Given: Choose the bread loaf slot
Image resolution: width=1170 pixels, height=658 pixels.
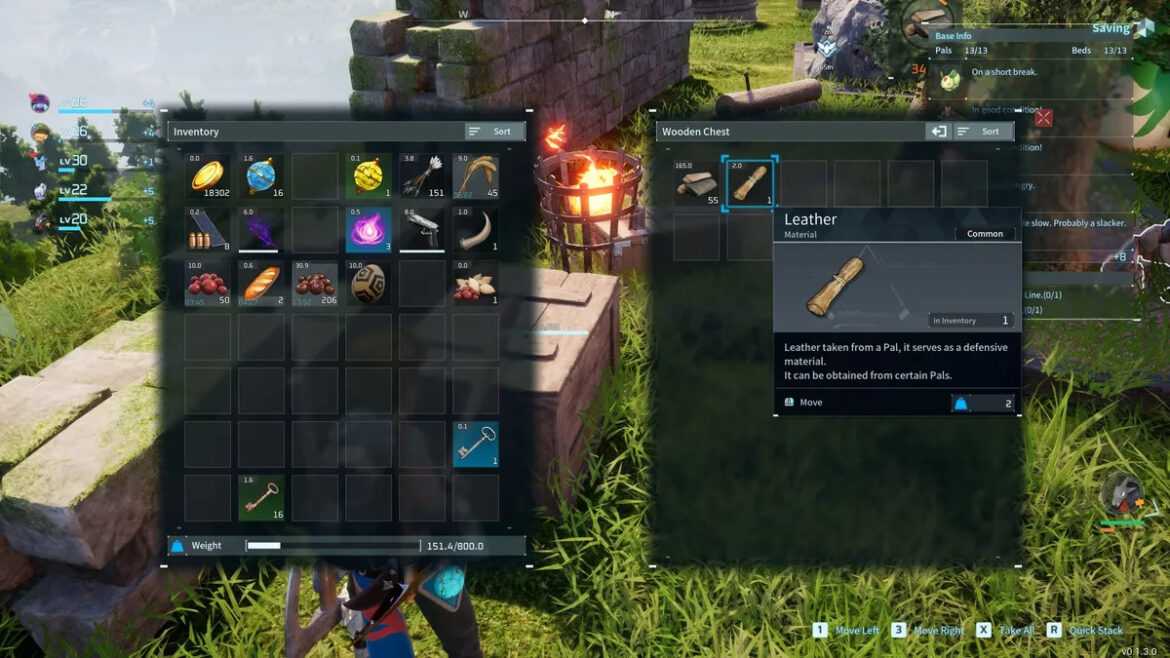Looking at the screenshot, I should tap(261, 284).
